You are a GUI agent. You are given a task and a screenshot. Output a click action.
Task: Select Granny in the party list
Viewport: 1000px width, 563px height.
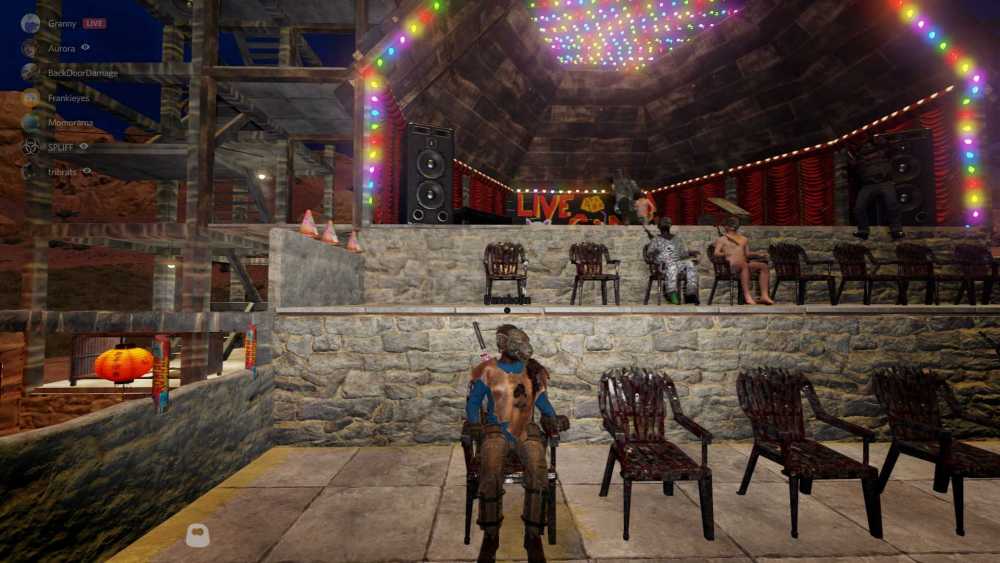(60, 23)
